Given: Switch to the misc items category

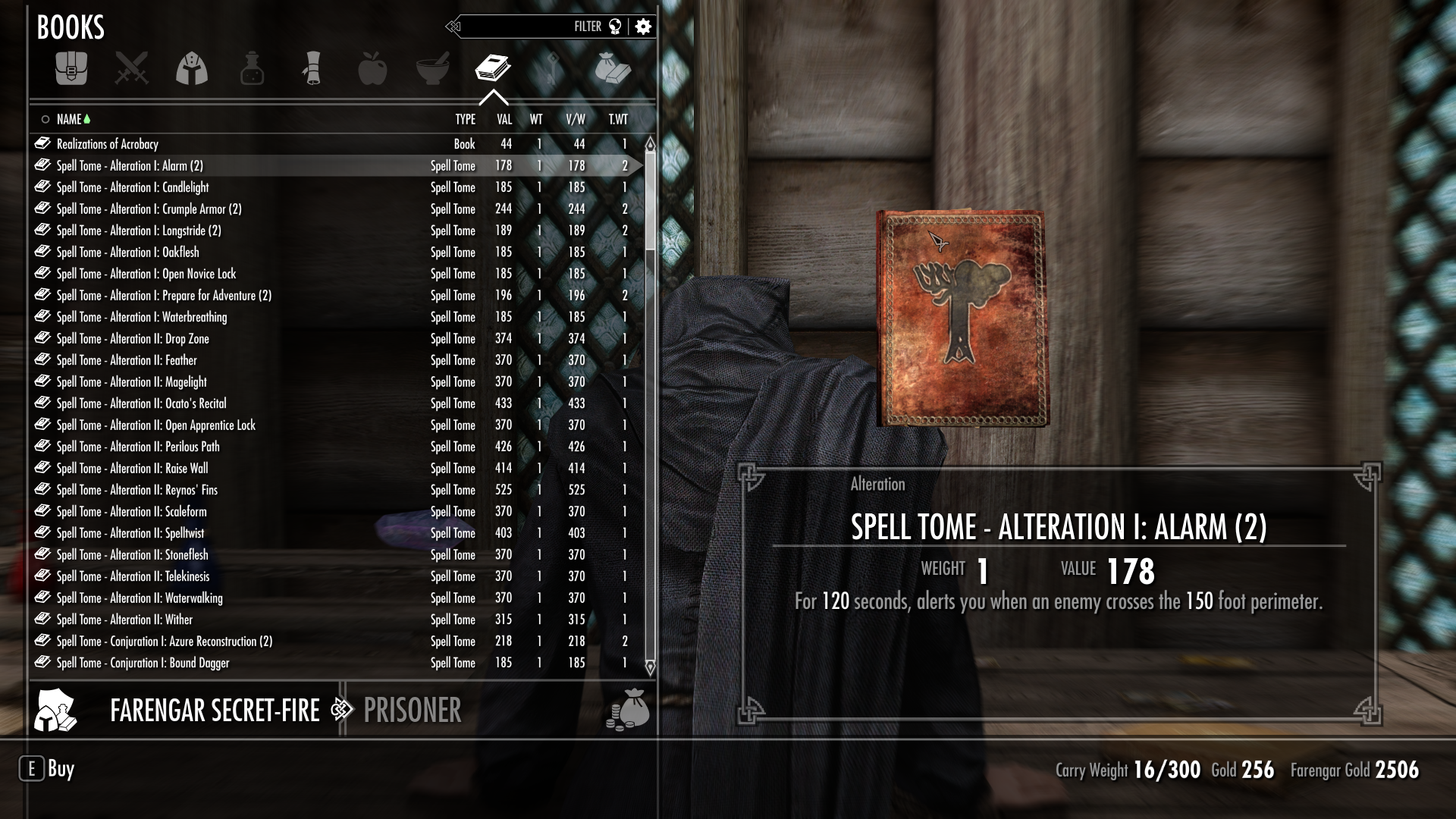Looking at the screenshot, I should 613,68.
